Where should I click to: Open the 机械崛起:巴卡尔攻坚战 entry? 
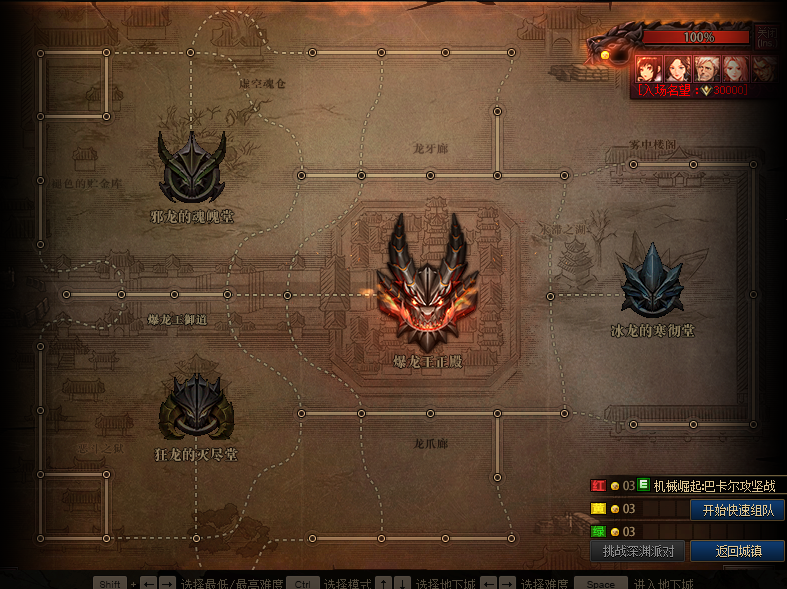(x=714, y=486)
